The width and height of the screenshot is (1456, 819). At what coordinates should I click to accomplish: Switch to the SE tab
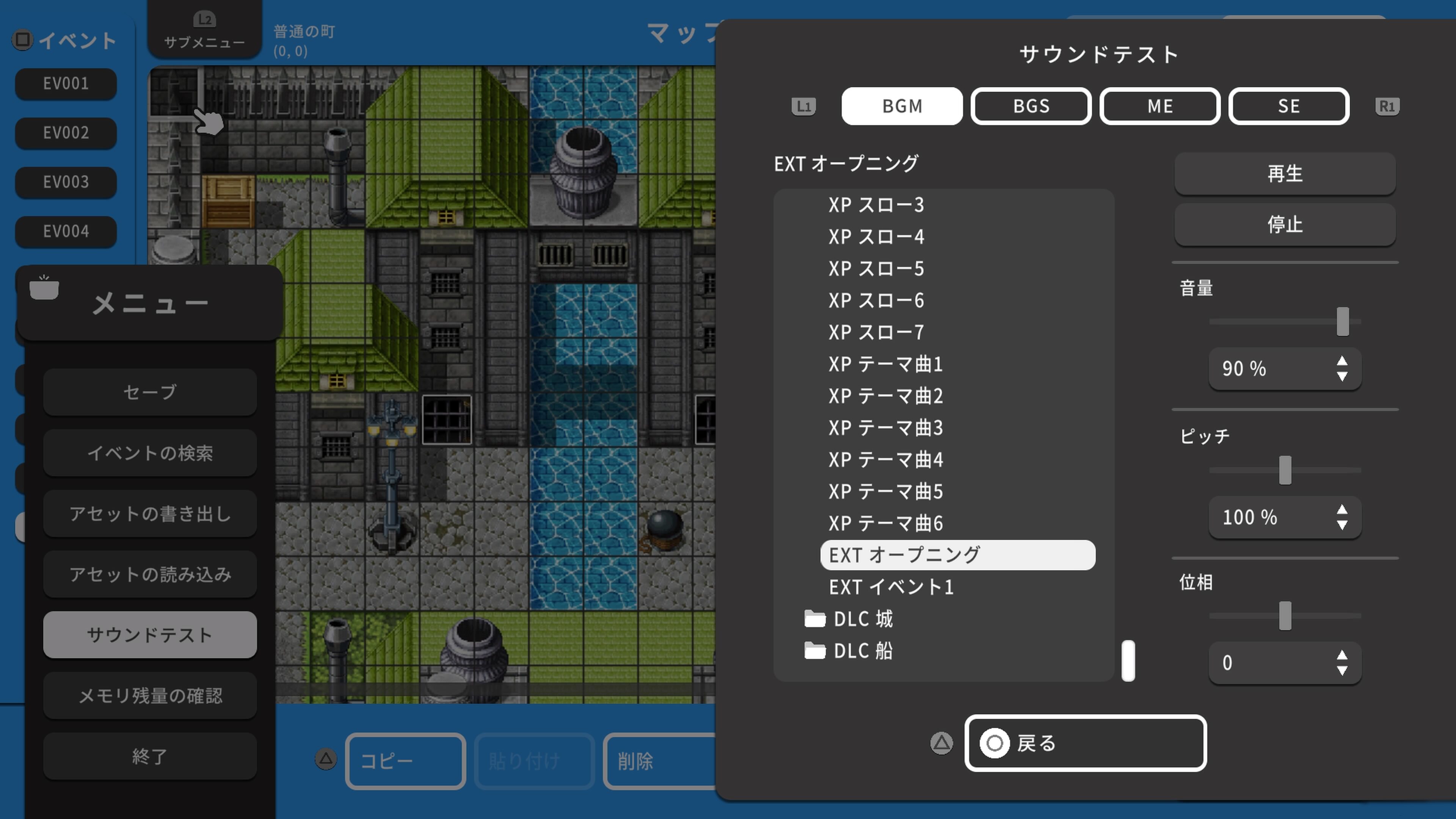coord(1289,106)
